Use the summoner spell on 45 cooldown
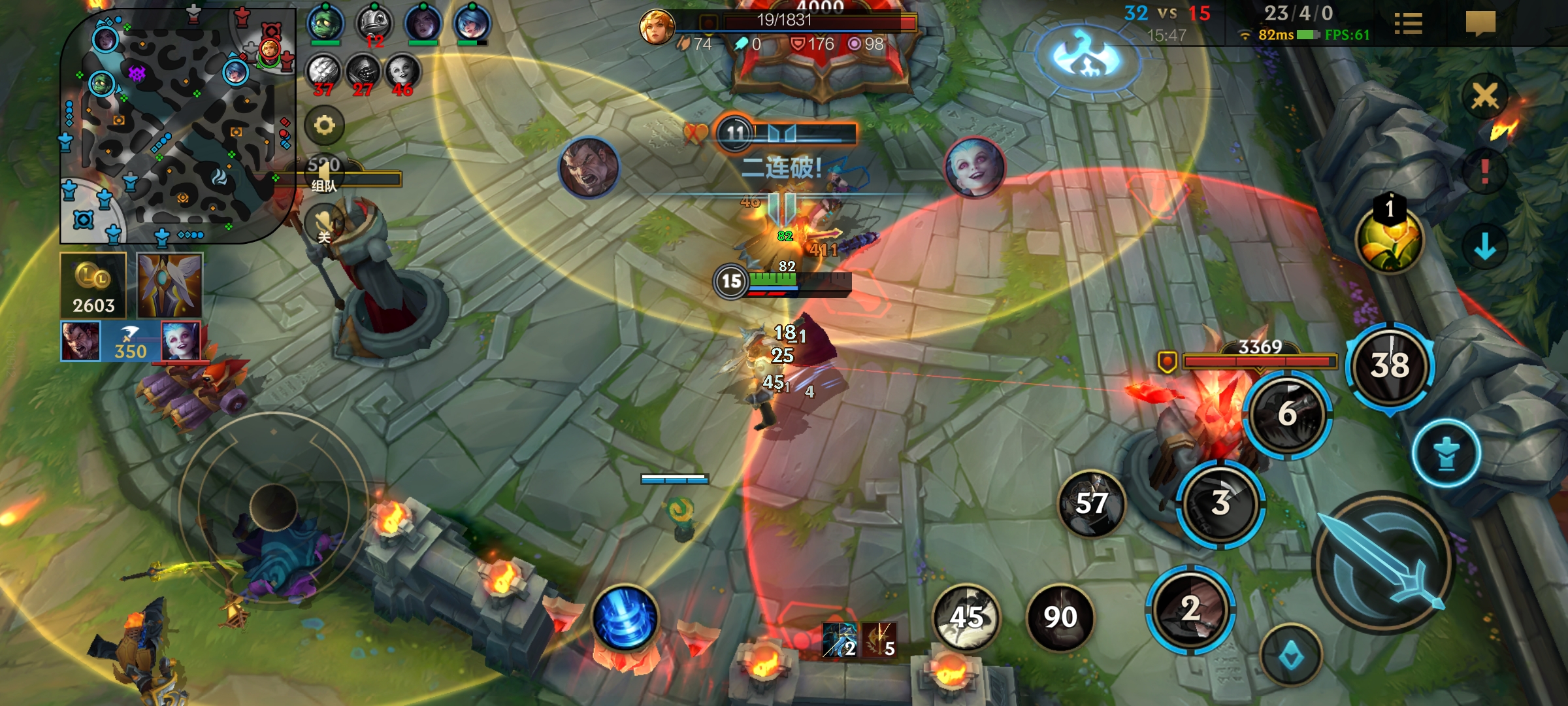This screenshot has height=706, width=1568. tap(966, 616)
